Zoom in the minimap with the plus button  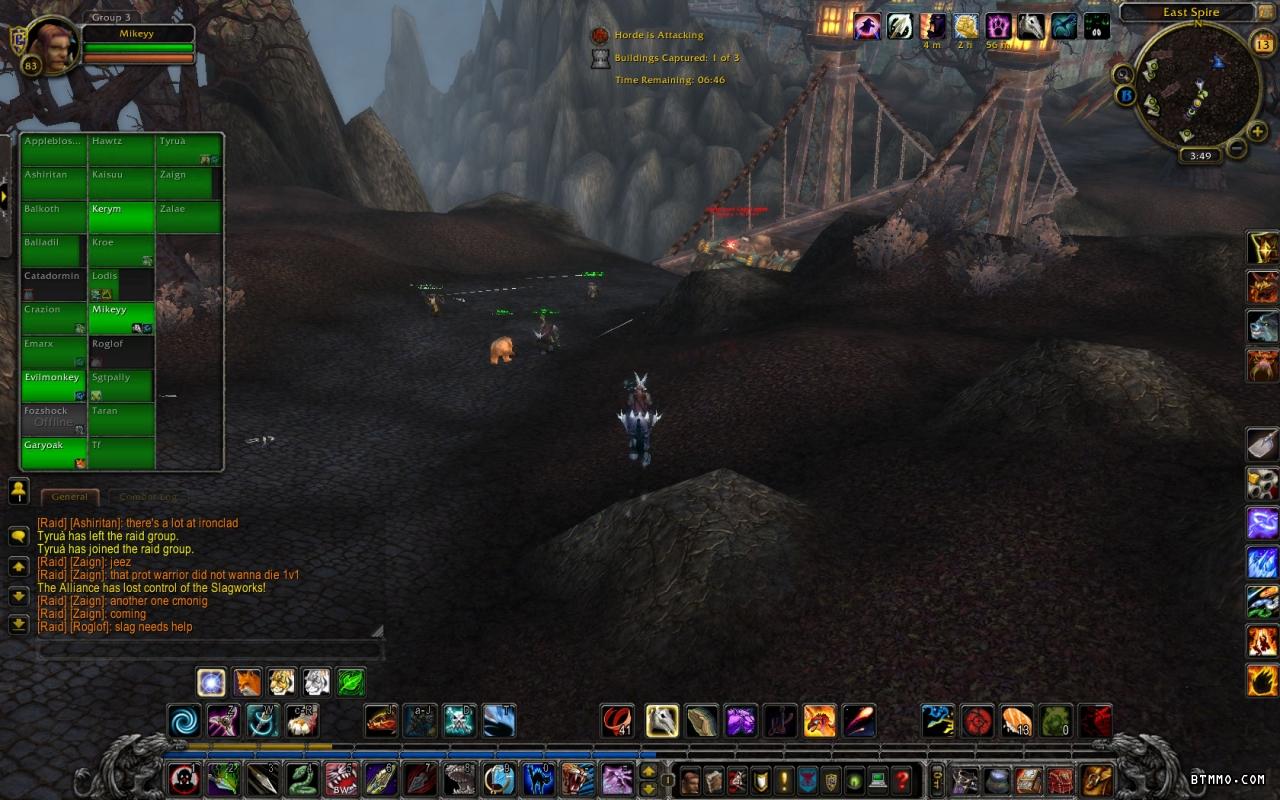tap(1258, 131)
